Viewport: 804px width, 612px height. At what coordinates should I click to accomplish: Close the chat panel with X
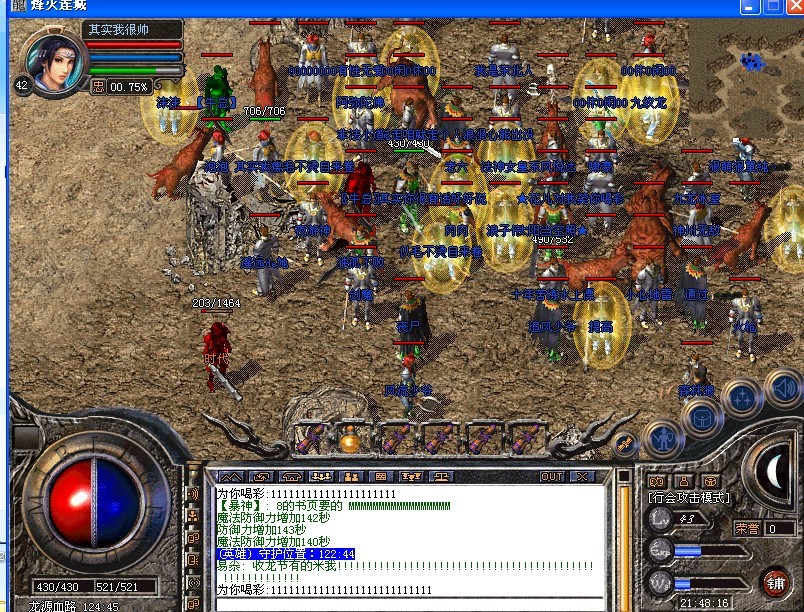point(581,476)
